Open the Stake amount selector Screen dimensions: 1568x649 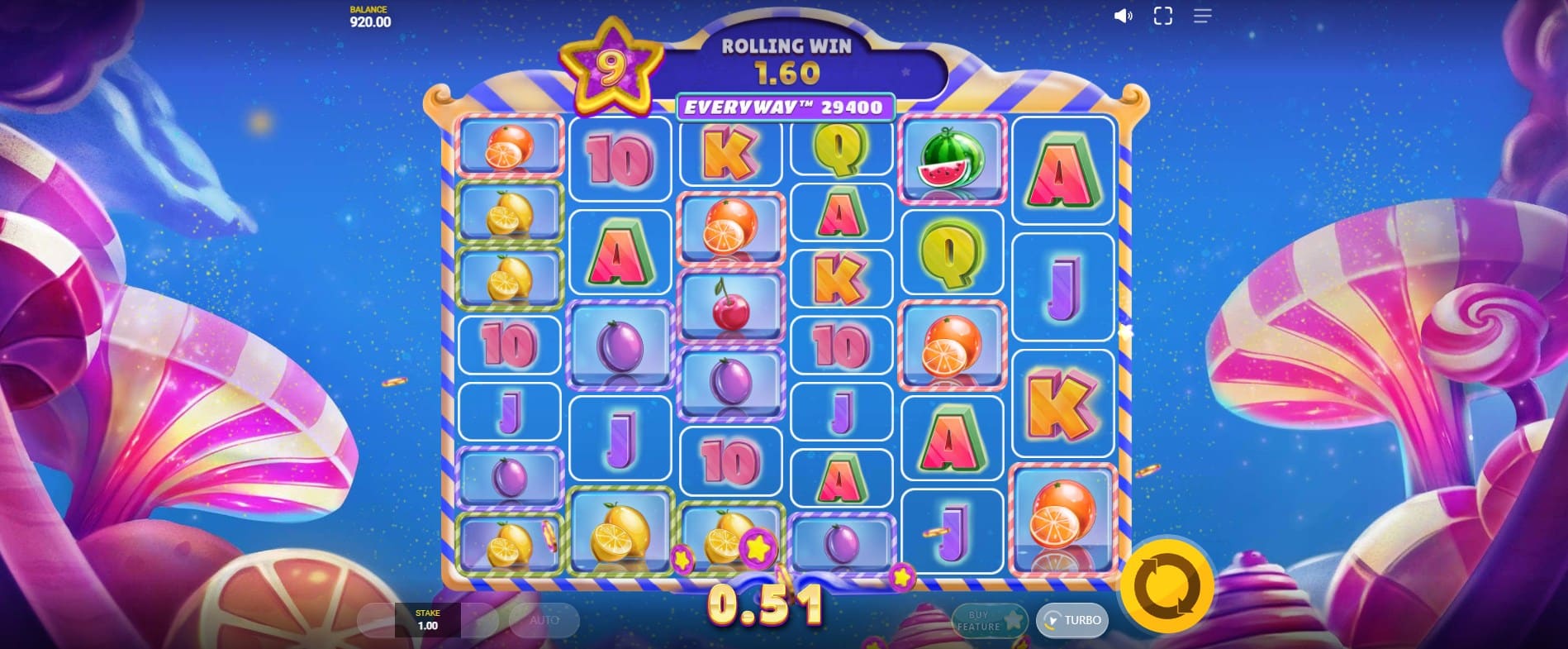[x=427, y=620]
